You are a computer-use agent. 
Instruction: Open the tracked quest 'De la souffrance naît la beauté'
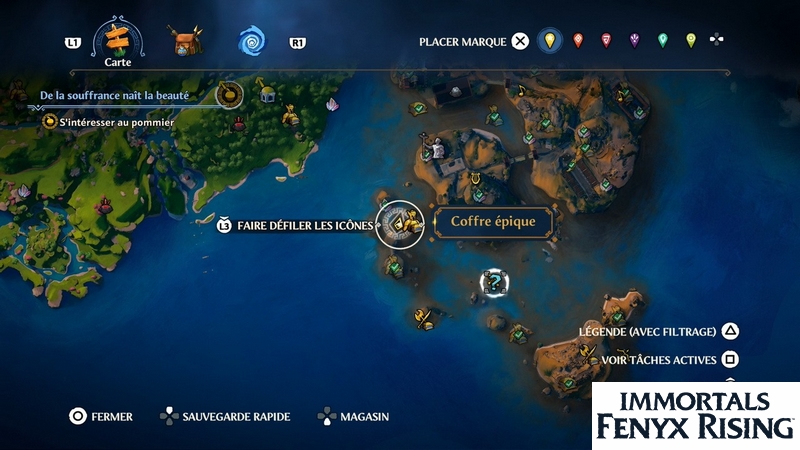click(128, 96)
